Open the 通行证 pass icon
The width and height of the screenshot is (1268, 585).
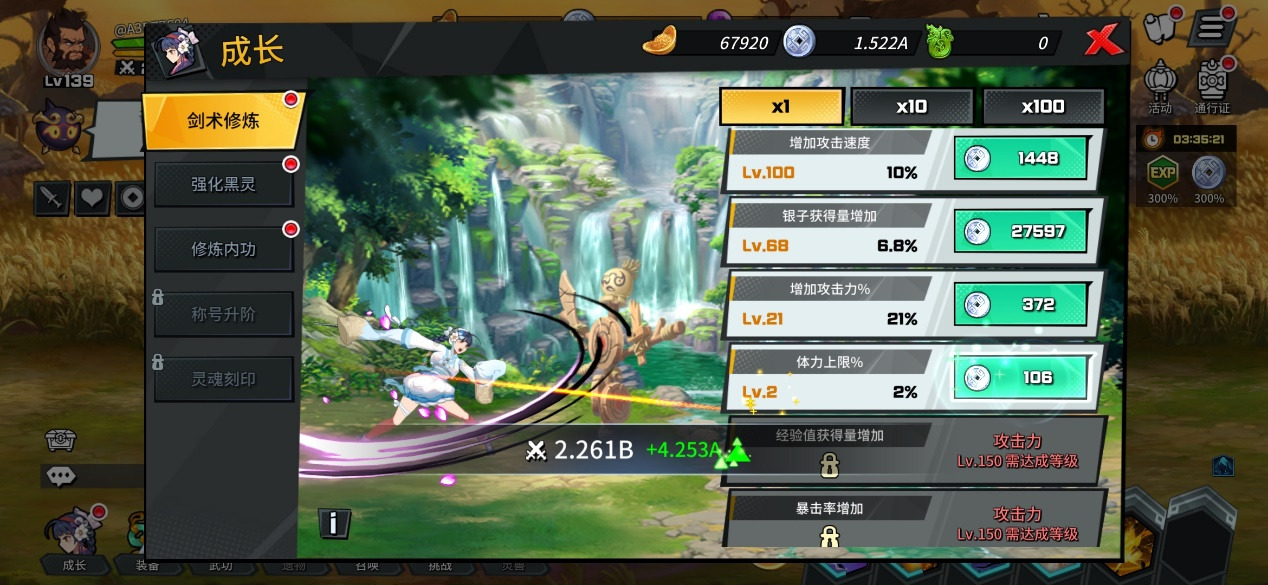coord(1211,84)
